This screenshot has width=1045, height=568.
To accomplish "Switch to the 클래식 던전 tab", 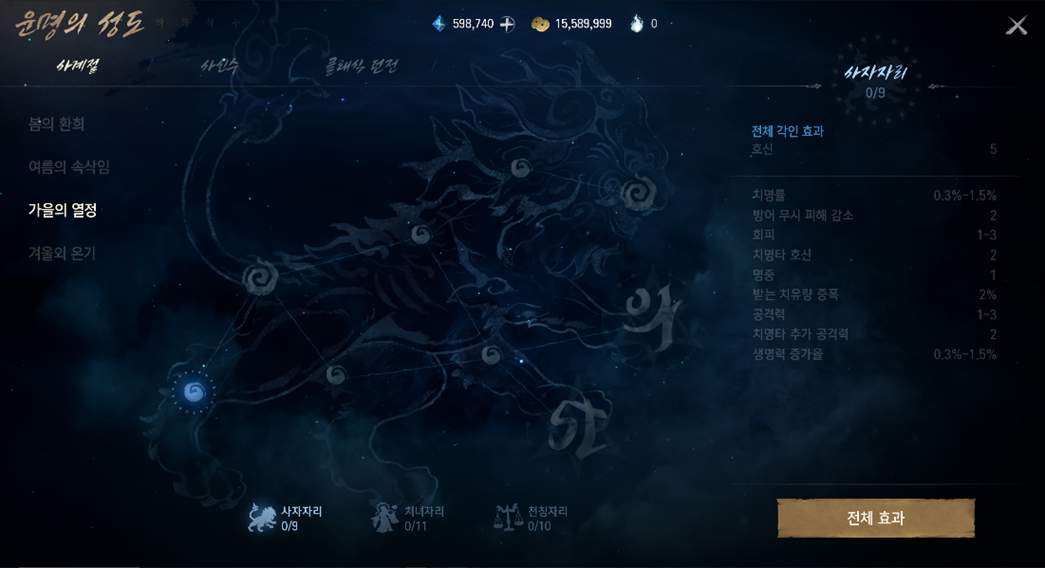I will pos(361,66).
